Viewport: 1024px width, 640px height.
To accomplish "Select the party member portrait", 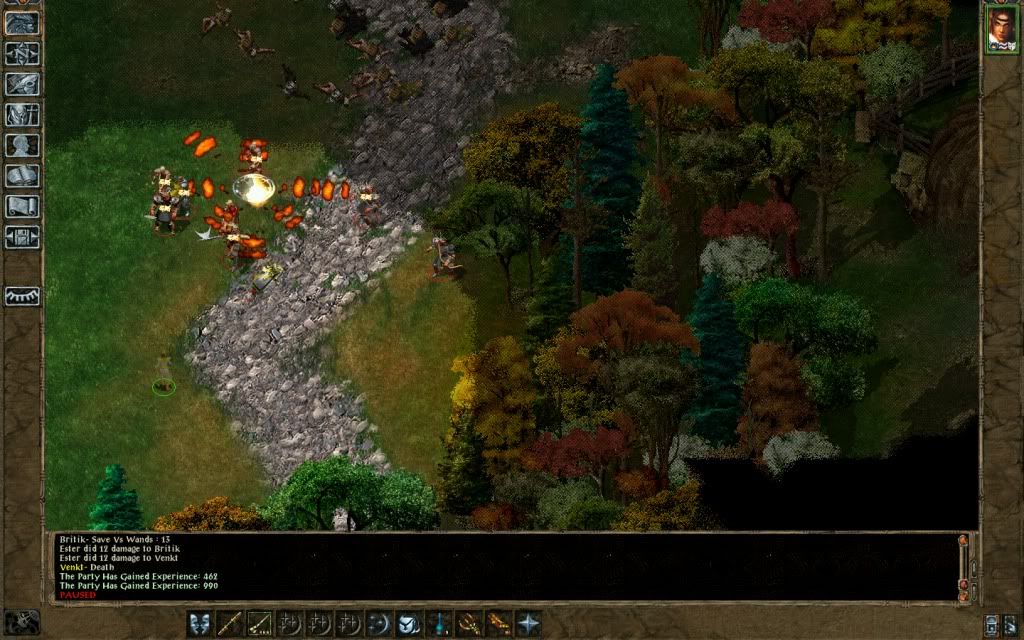I will point(1000,30).
